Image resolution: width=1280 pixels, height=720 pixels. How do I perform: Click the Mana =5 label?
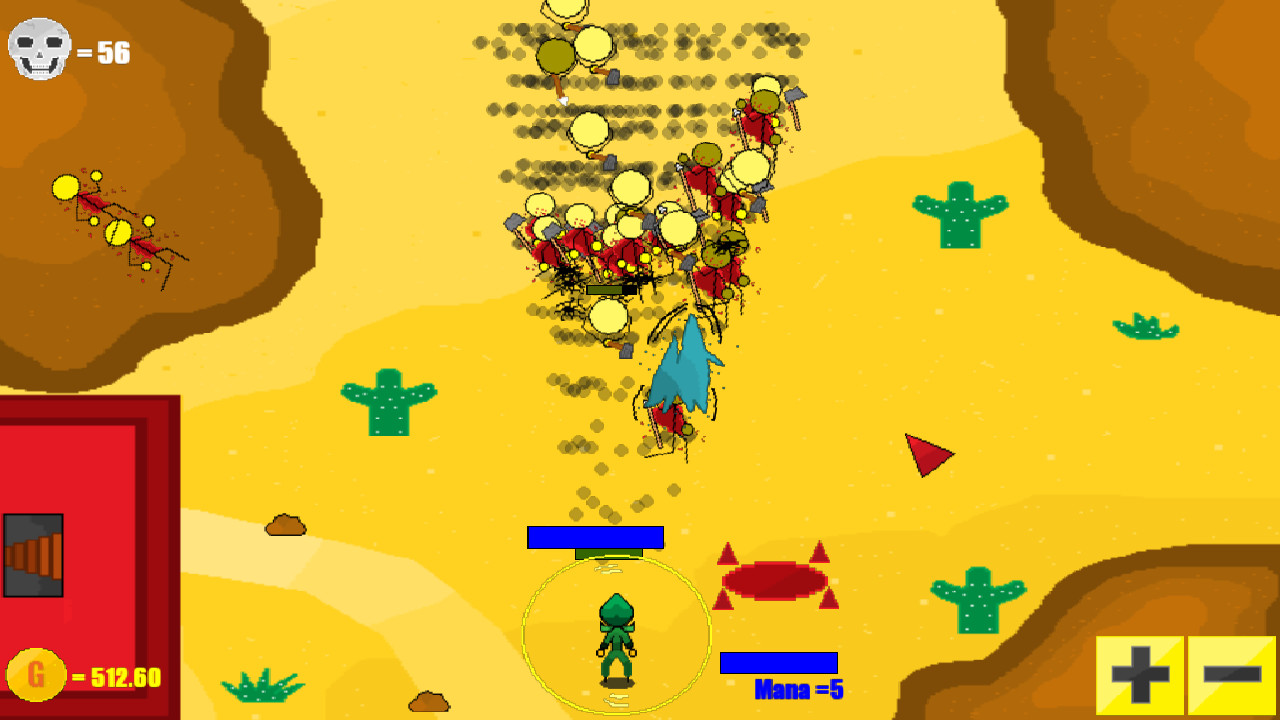(800, 689)
